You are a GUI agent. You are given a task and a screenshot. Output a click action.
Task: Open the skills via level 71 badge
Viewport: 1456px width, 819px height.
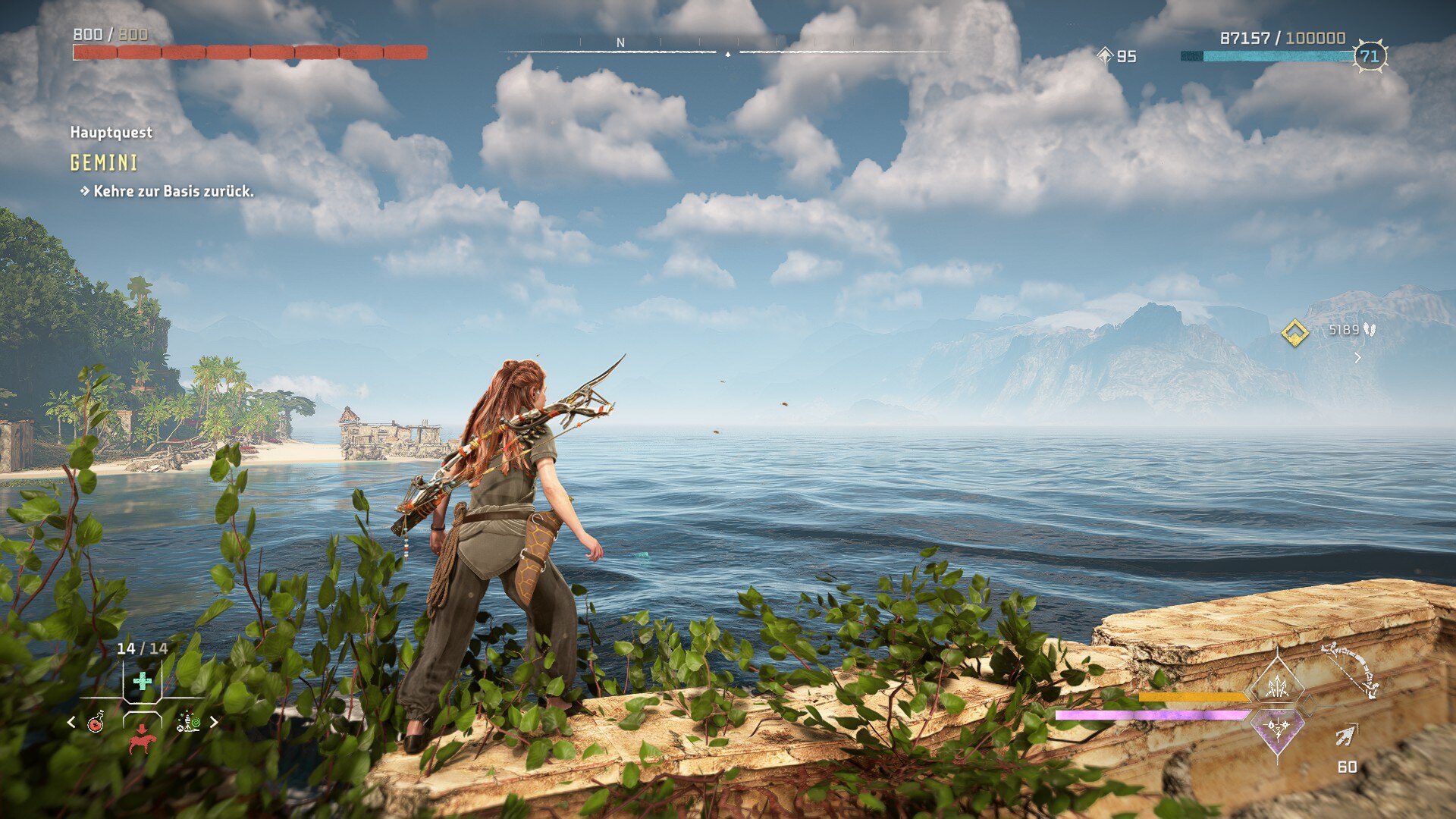(x=1370, y=56)
